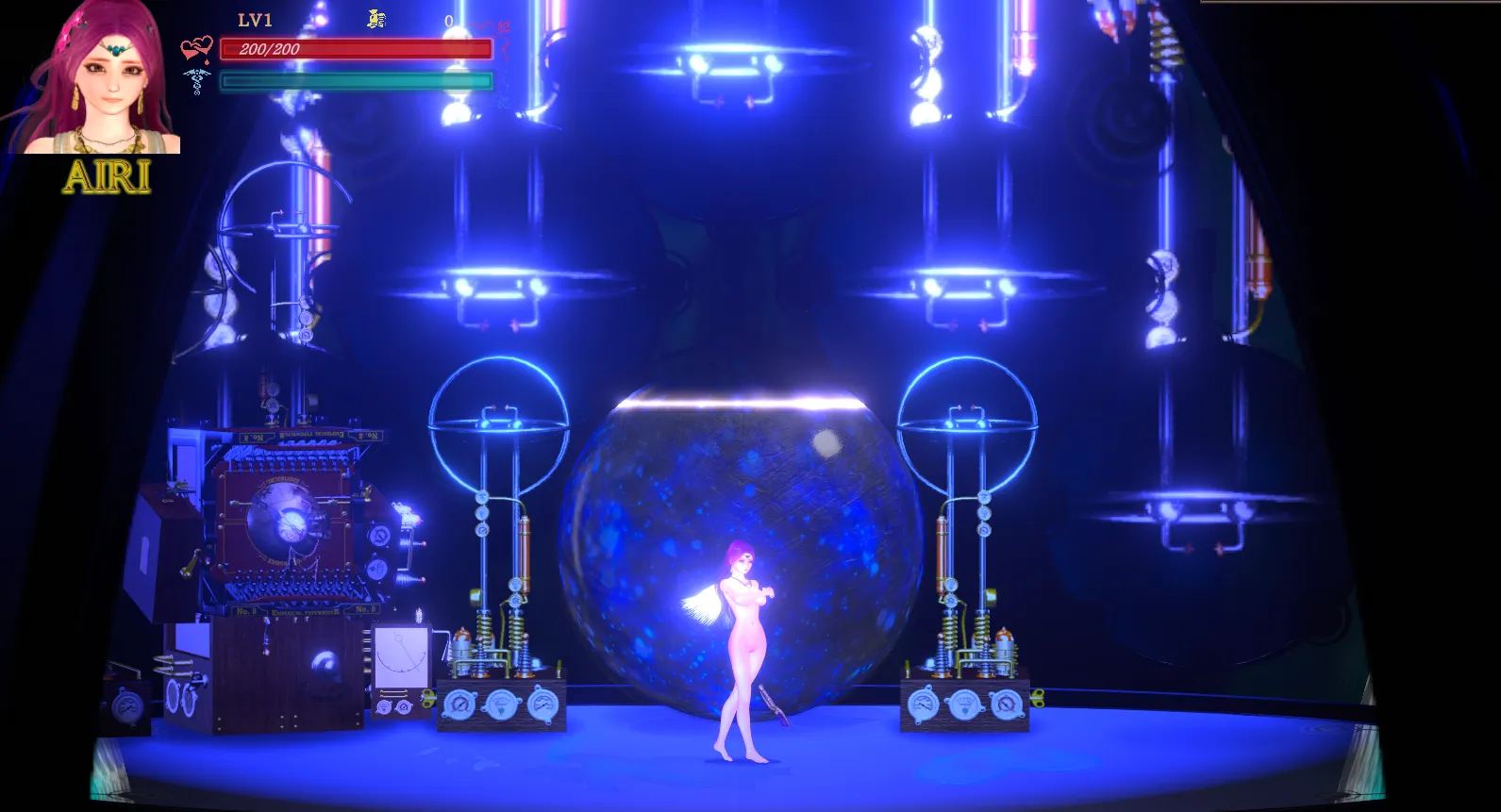Click the red 200/200 health bar
This screenshot has height=812, width=1501.
[x=354, y=48]
